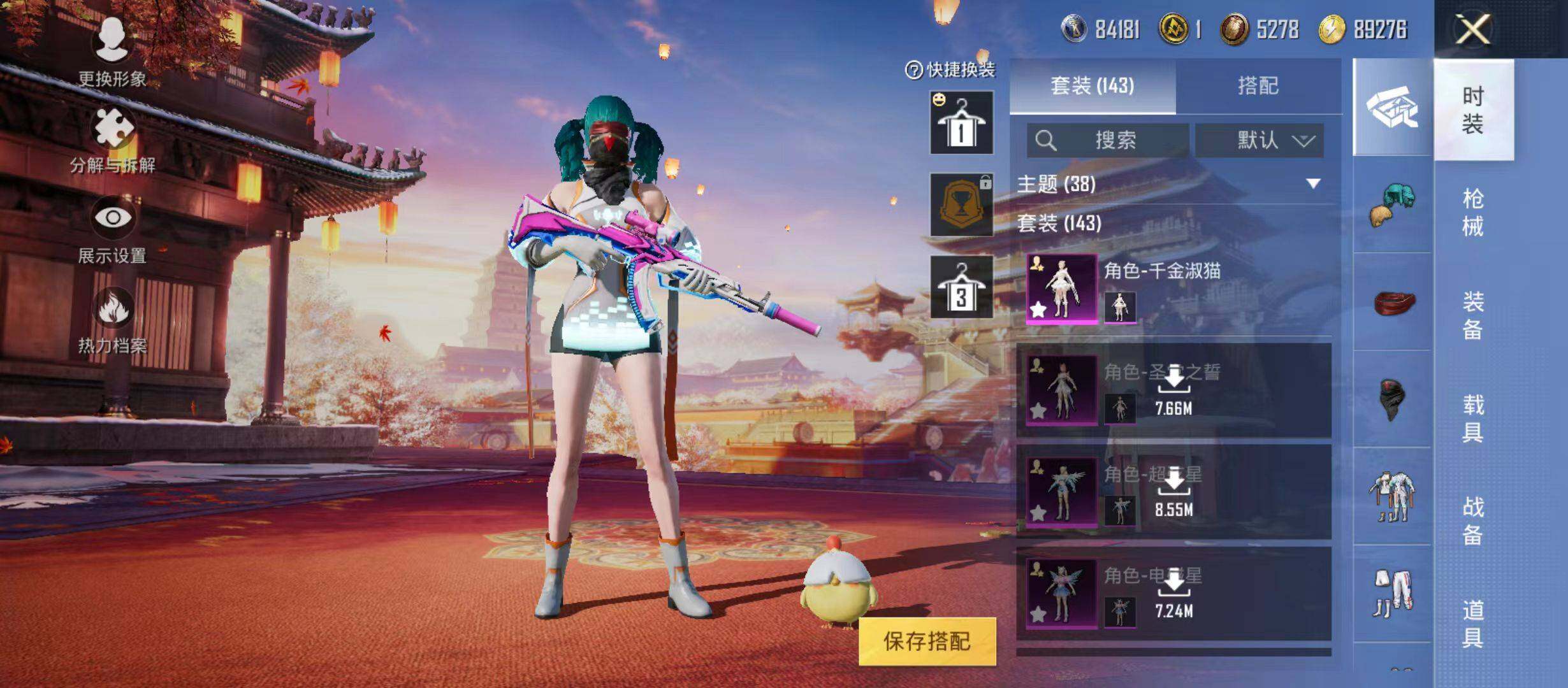Switch to 枪械 firearms category
This screenshot has height=688, width=1568.
[1472, 212]
